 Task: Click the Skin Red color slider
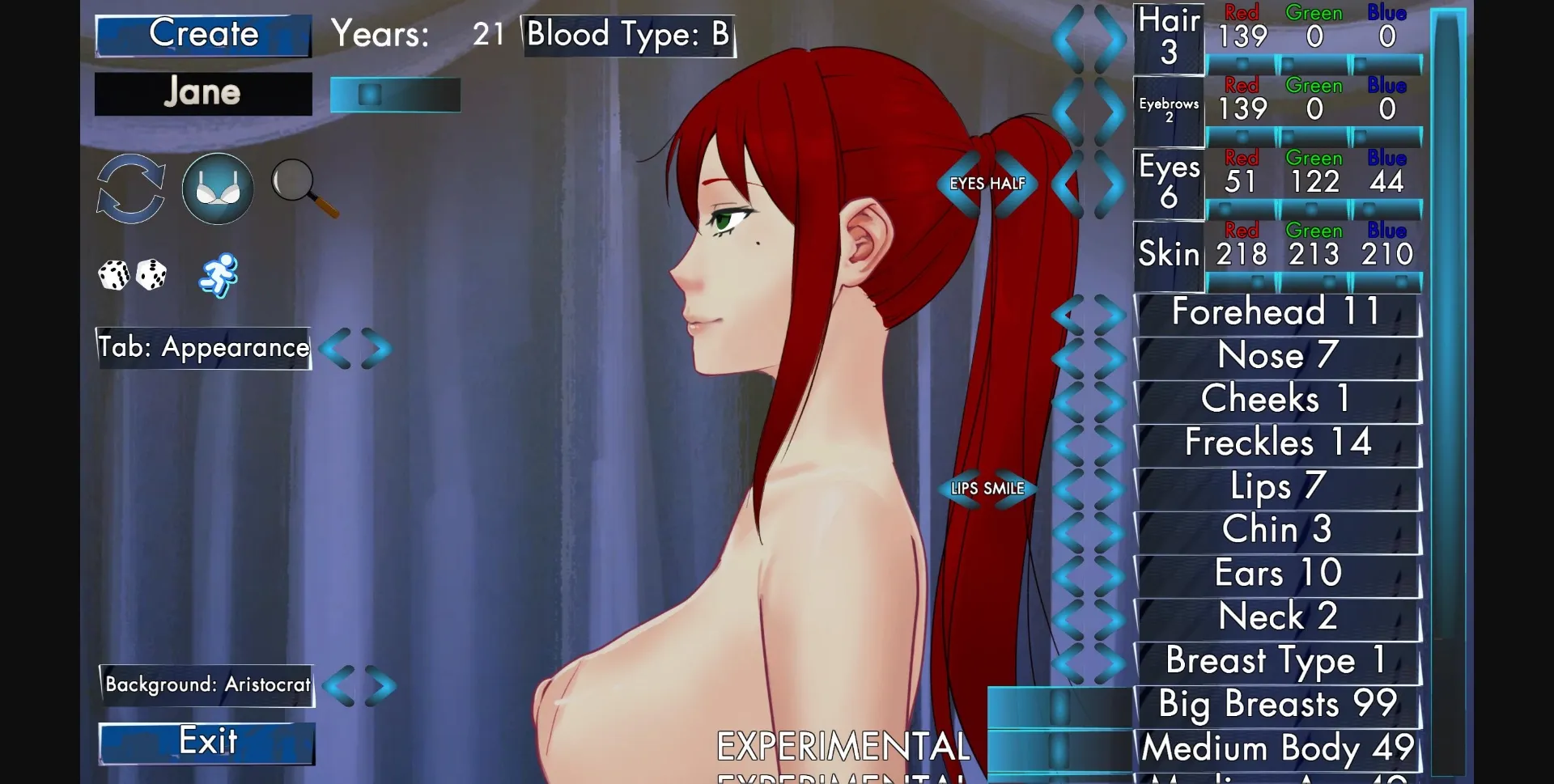tap(1241, 282)
